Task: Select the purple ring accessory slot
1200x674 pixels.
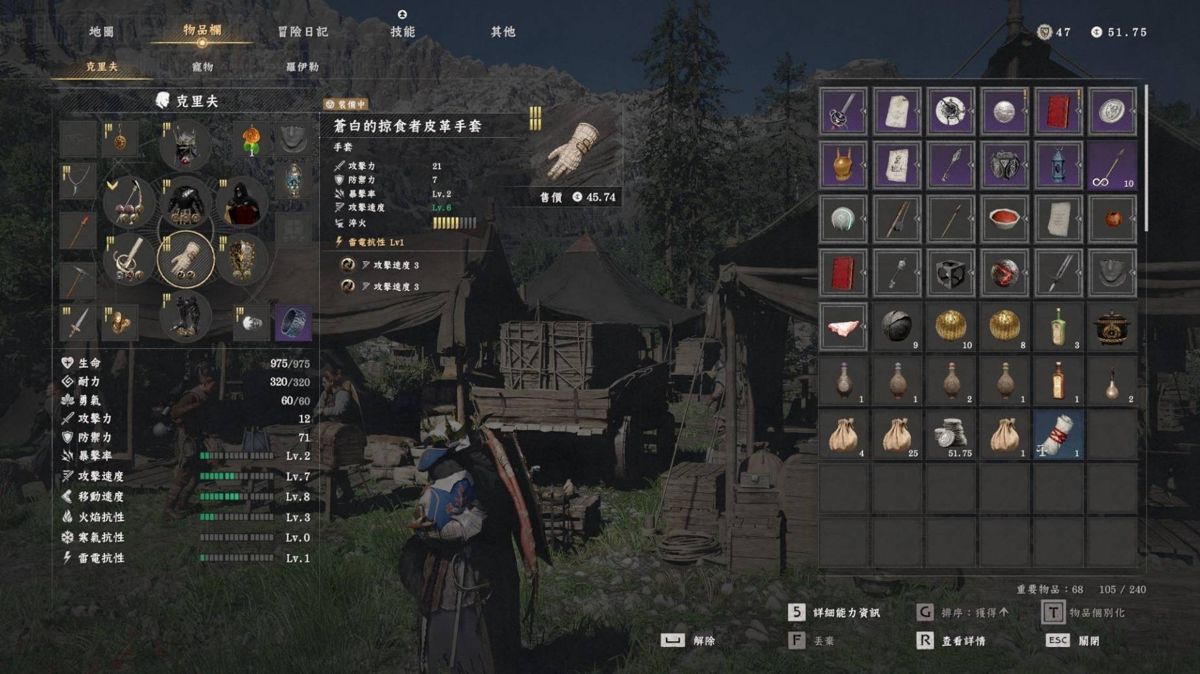Action: [293, 322]
